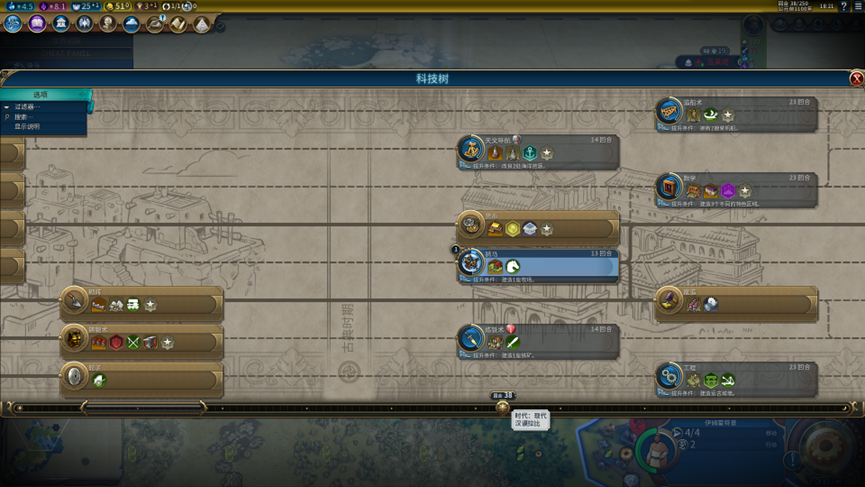Open the government building icon

[61, 23]
